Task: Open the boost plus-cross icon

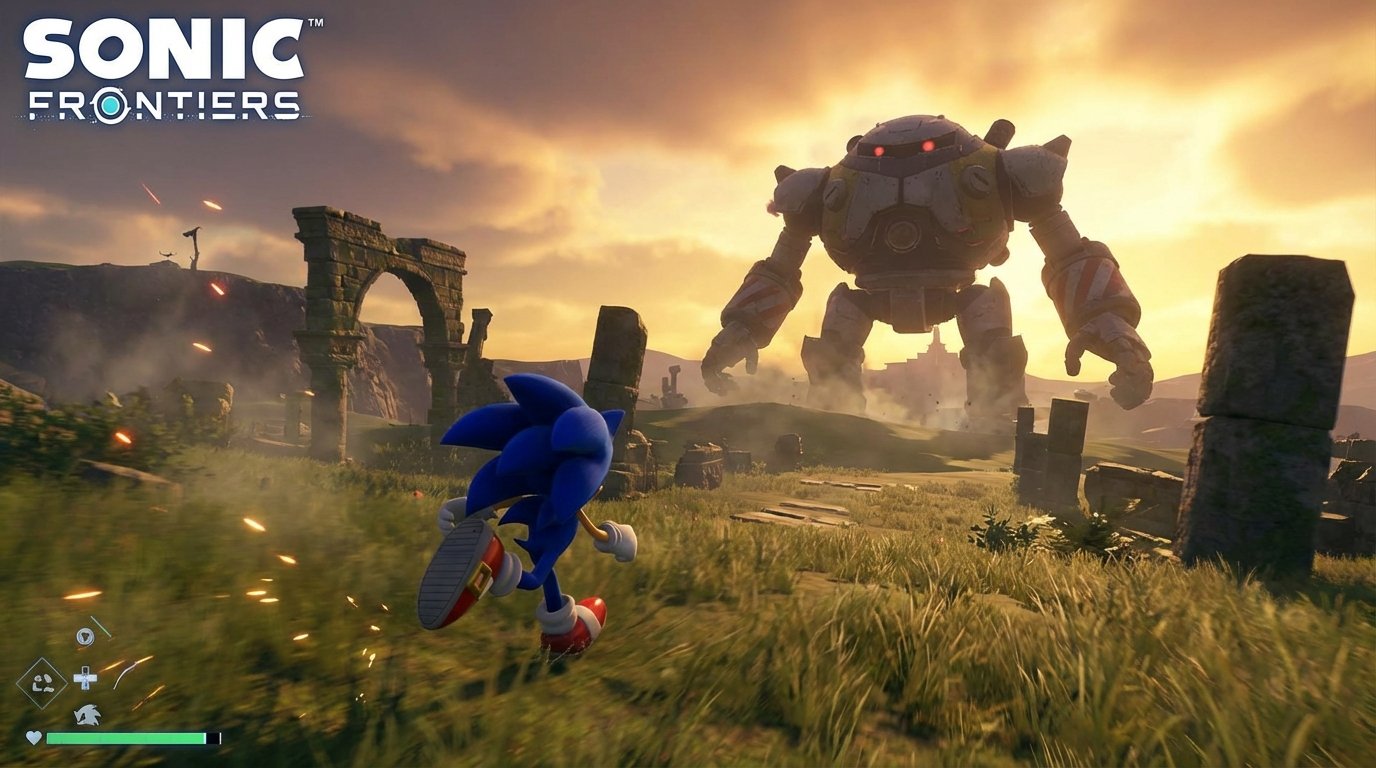Action: point(85,680)
